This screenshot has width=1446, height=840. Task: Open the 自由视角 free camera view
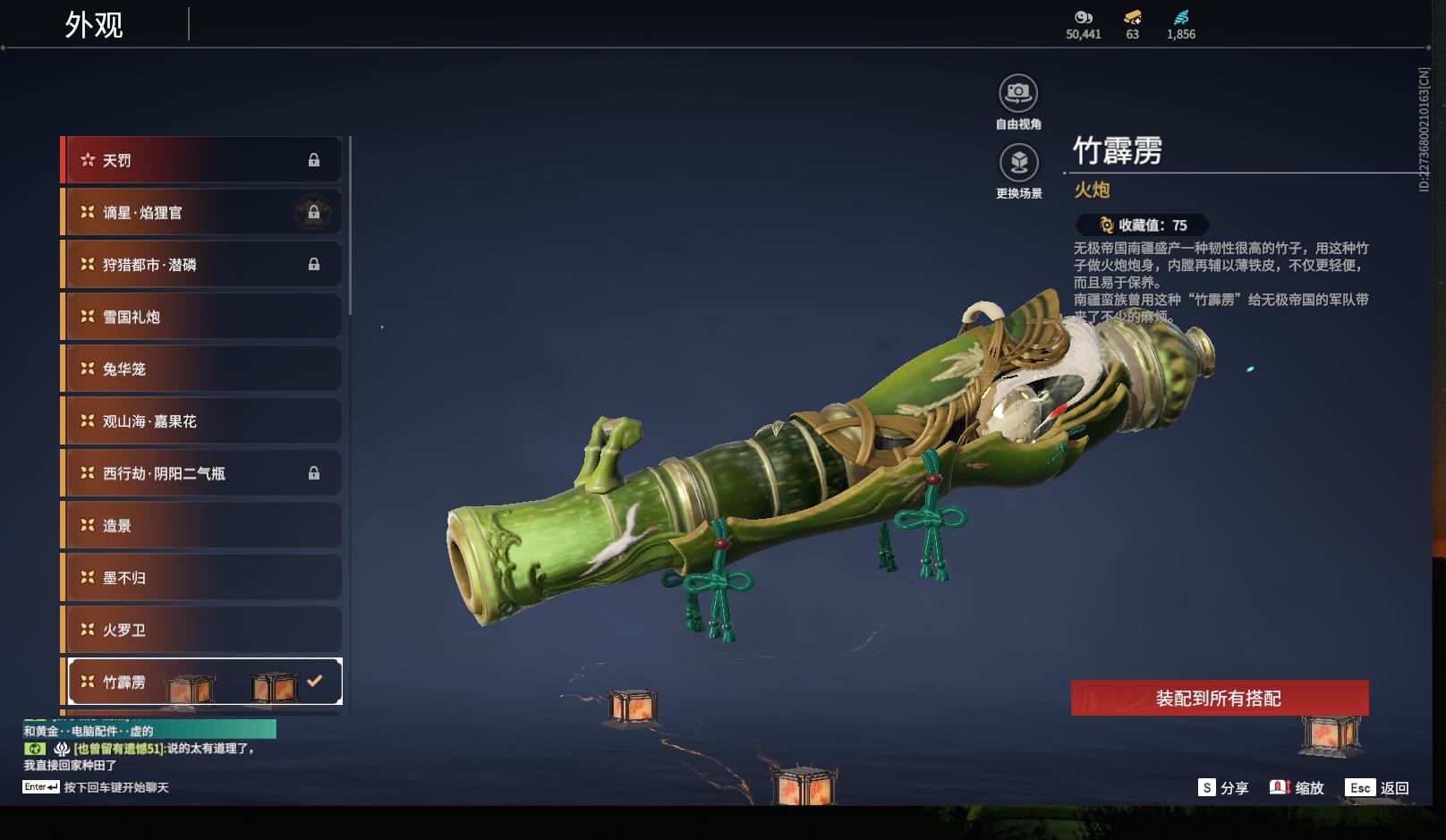pyautogui.click(x=1018, y=93)
